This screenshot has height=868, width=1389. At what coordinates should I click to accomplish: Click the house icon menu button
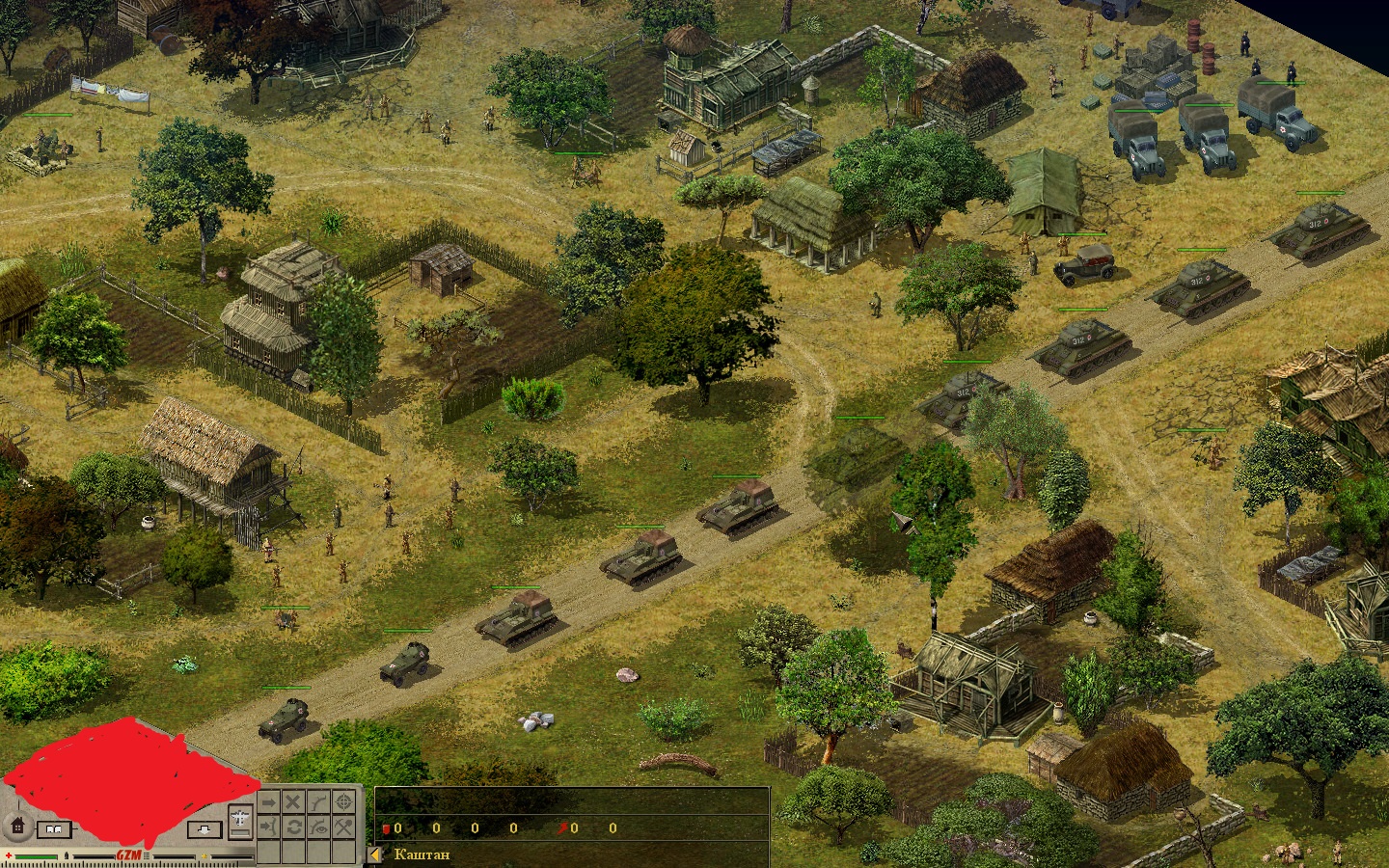coord(16,827)
